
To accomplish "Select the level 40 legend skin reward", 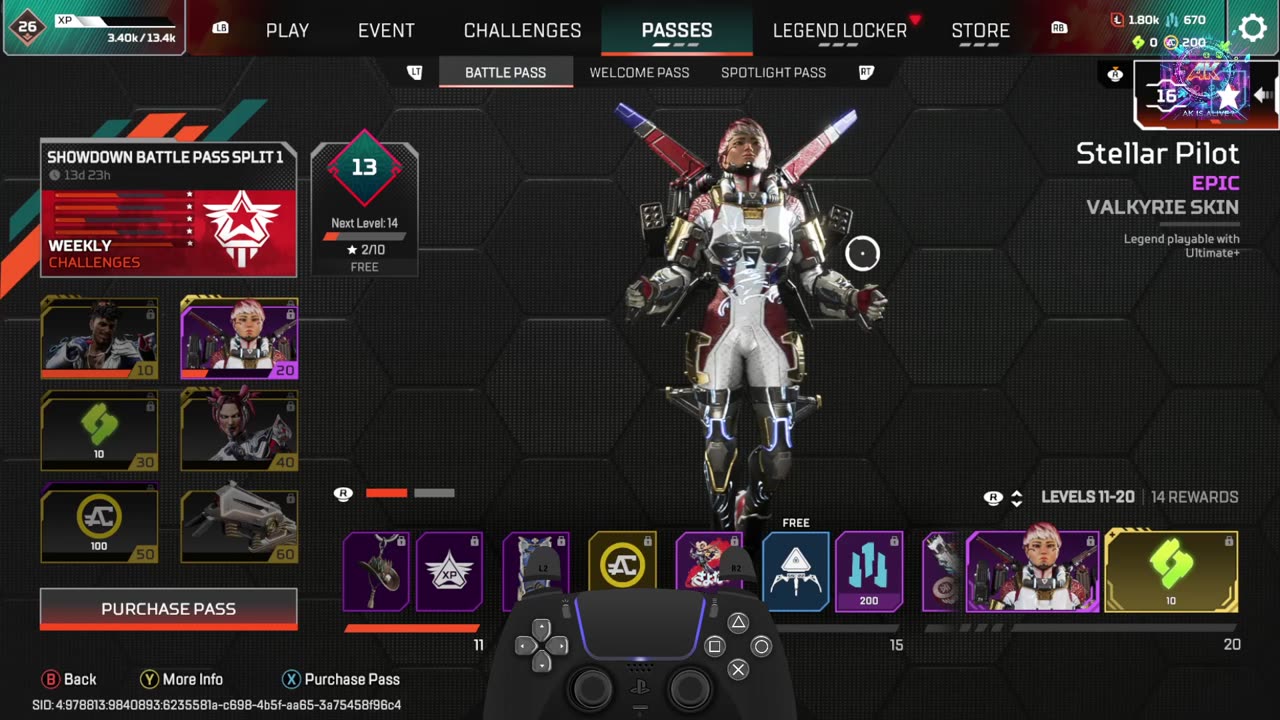I will click(239, 430).
